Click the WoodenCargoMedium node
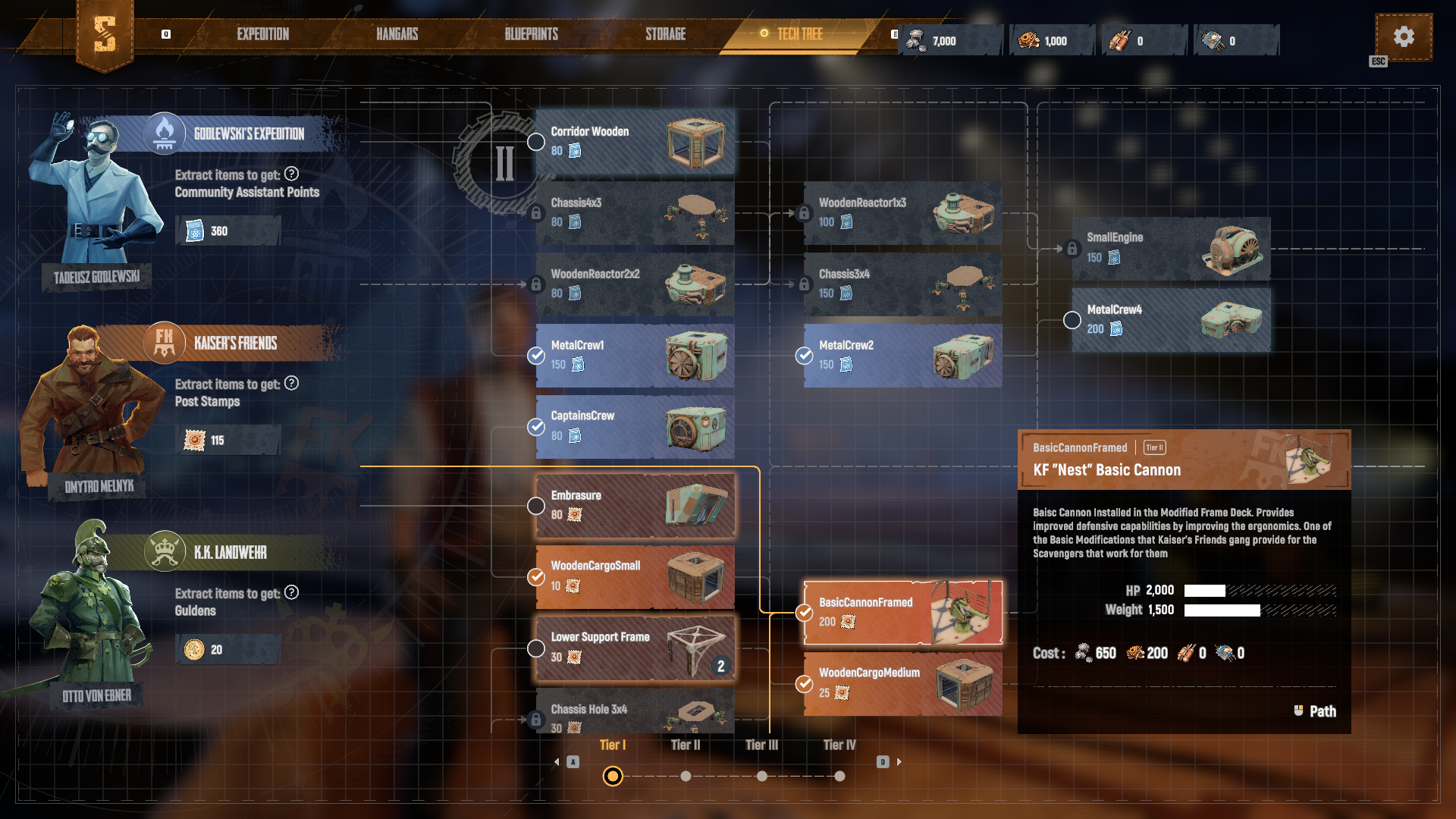The image size is (1456, 819). (902, 683)
